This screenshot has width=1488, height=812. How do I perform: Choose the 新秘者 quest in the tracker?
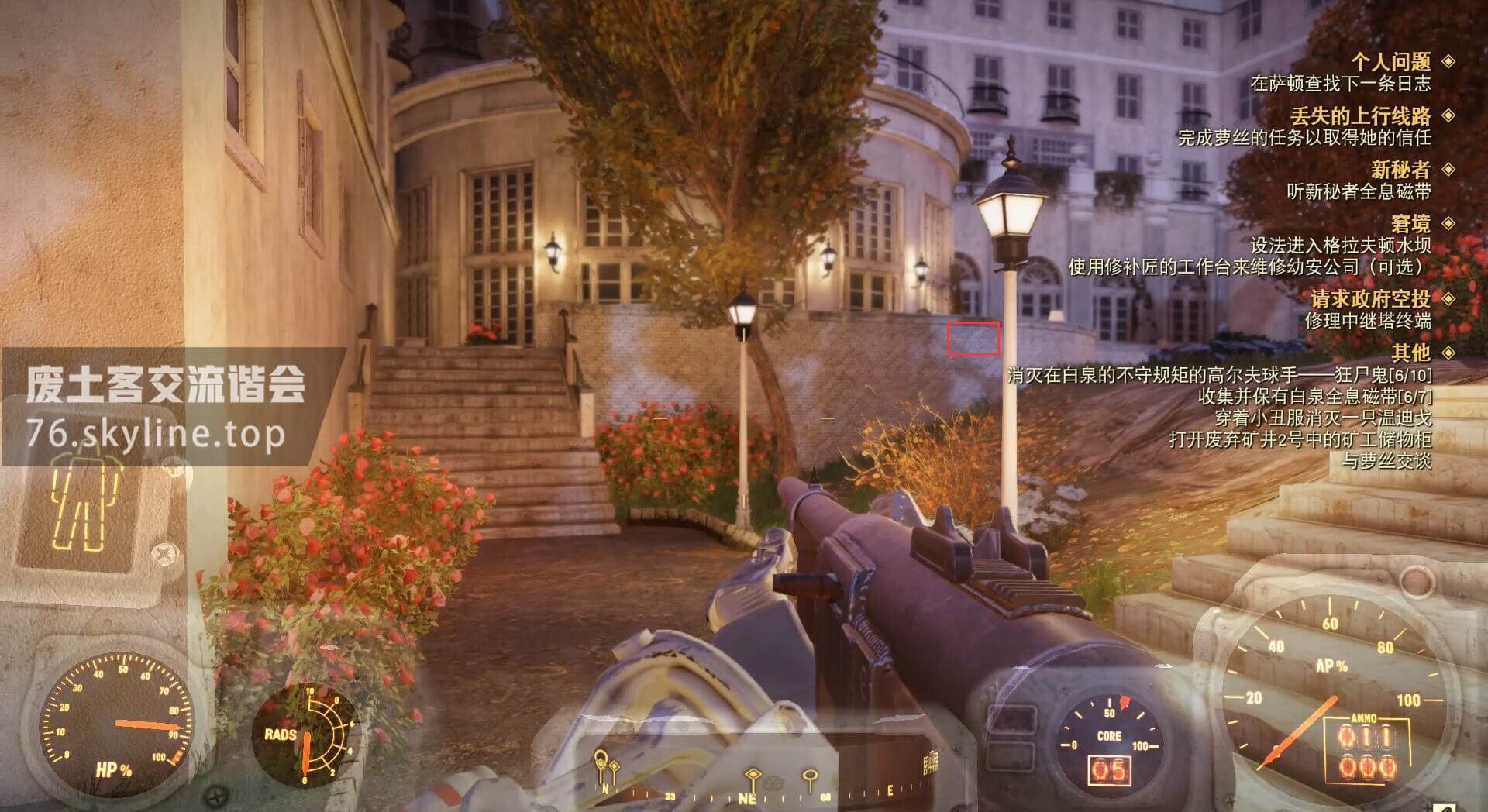(x=1400, y=170)
